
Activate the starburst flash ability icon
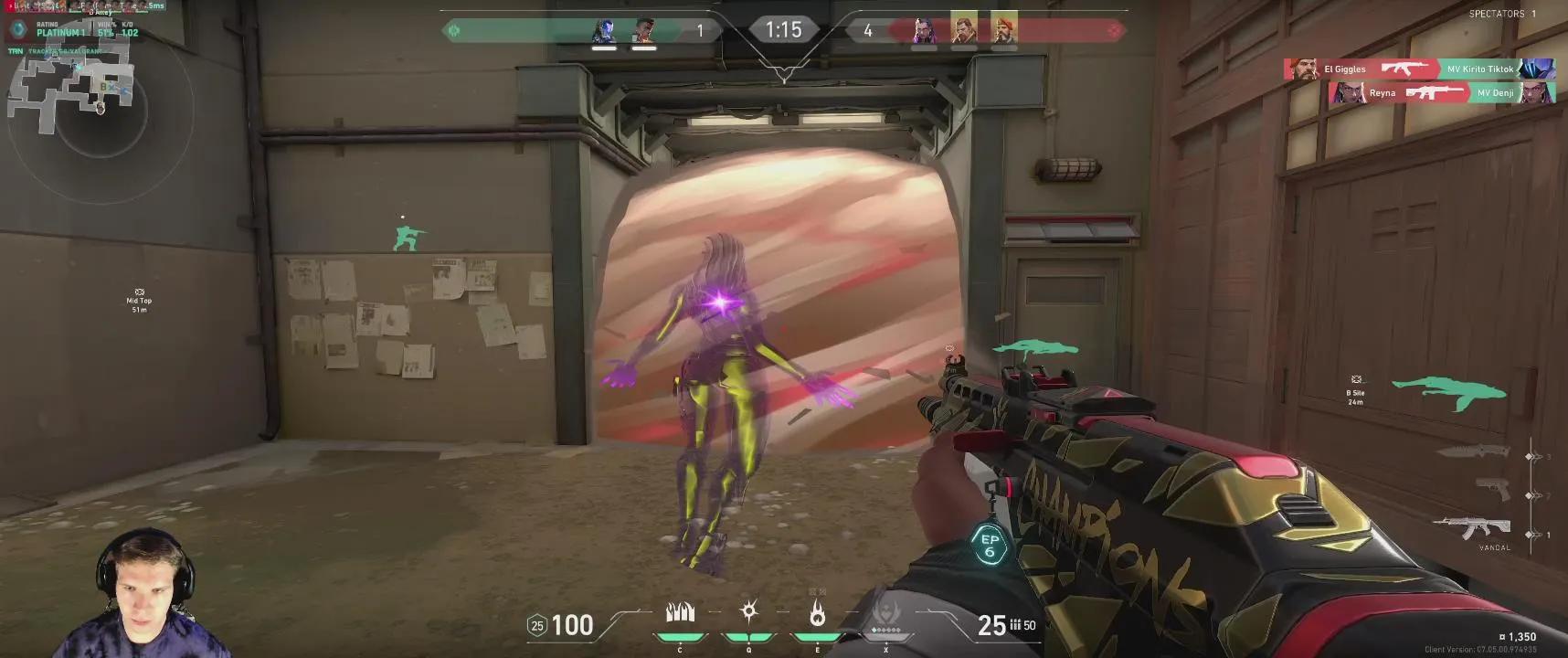pos(749,611)
